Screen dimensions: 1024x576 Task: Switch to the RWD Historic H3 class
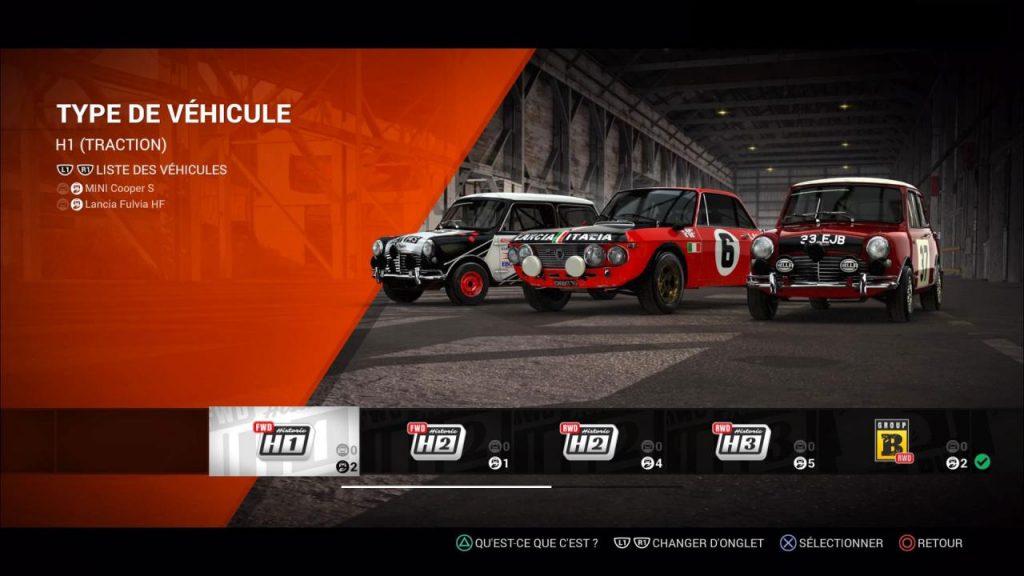(x=742, y=441)
